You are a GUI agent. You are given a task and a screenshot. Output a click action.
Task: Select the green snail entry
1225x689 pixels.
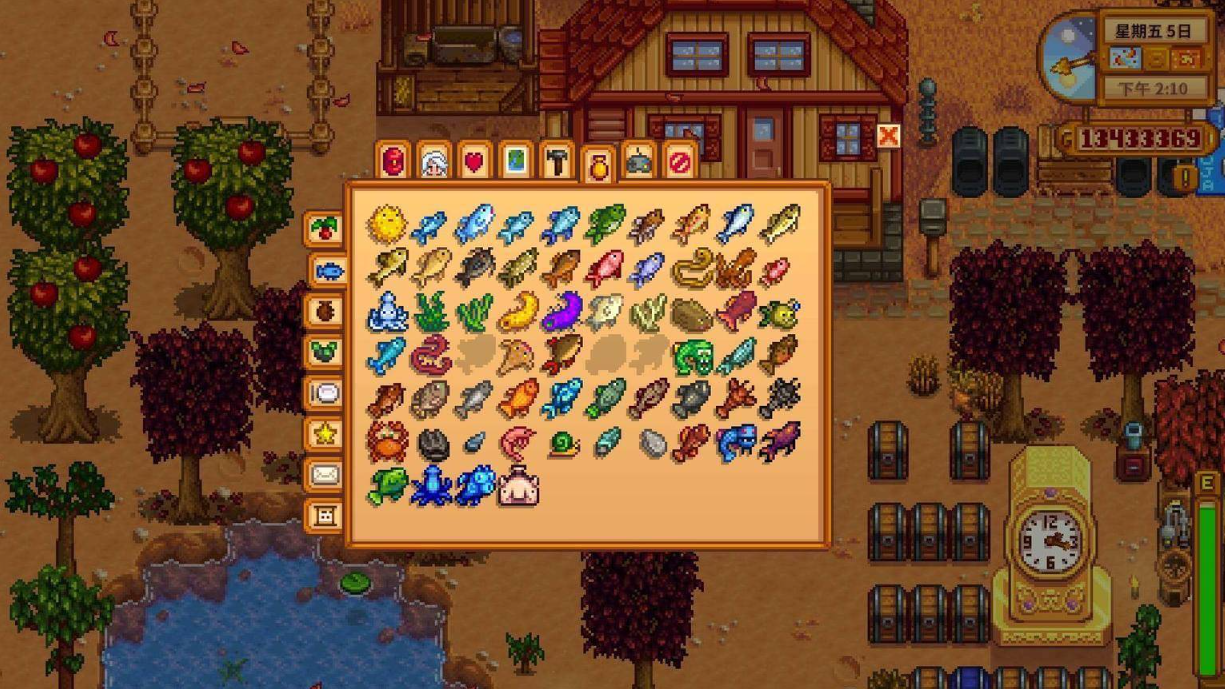coord(563,442)
